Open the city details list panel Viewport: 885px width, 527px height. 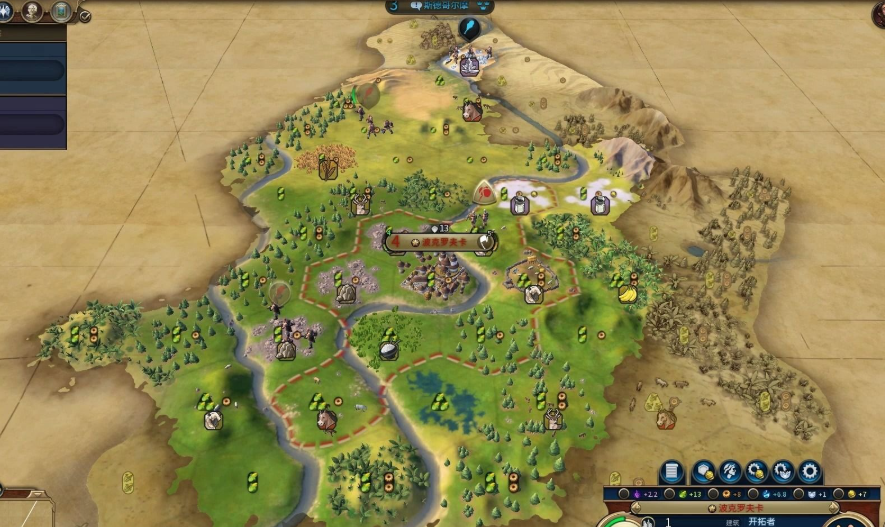click(672, 471)
